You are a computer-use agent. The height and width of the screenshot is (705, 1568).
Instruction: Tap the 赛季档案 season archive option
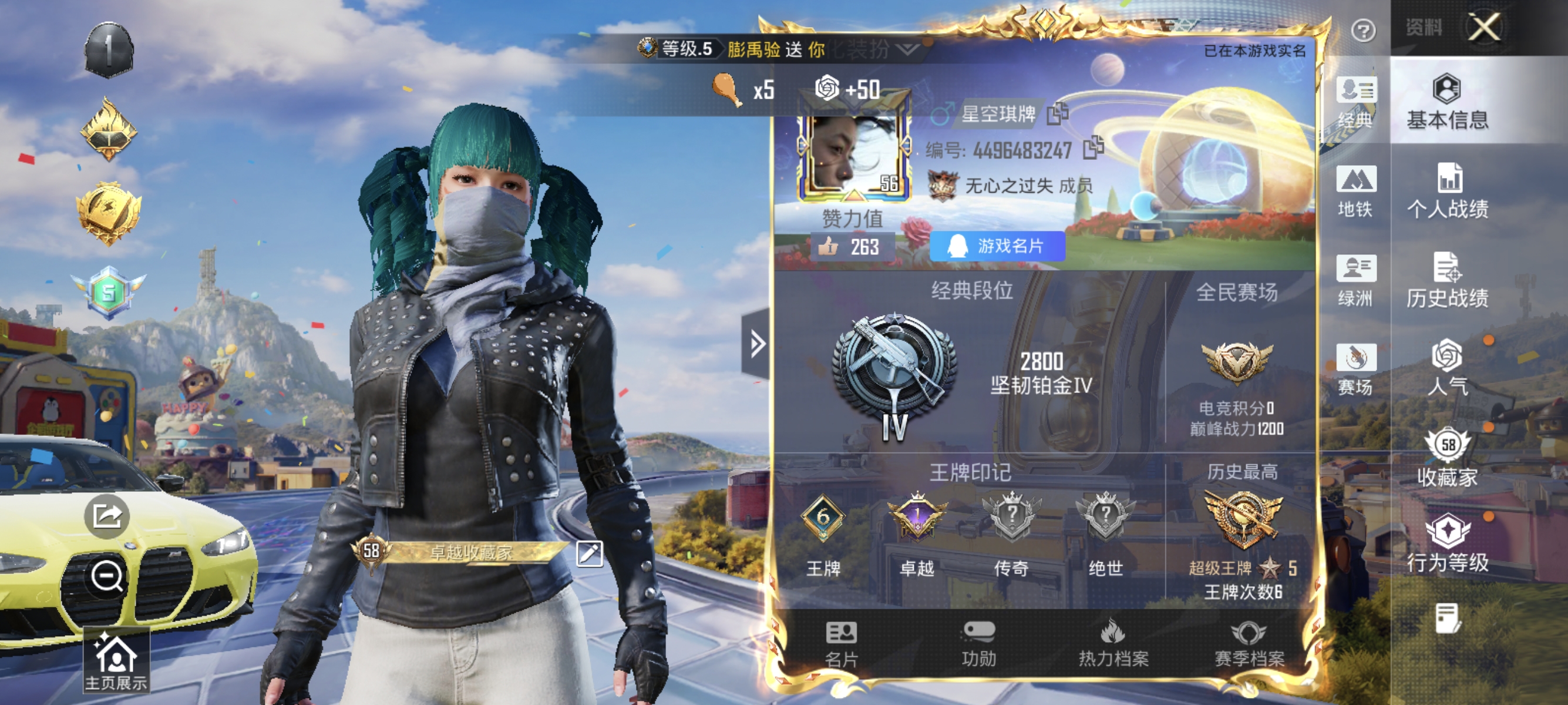tap(1250, 648)
